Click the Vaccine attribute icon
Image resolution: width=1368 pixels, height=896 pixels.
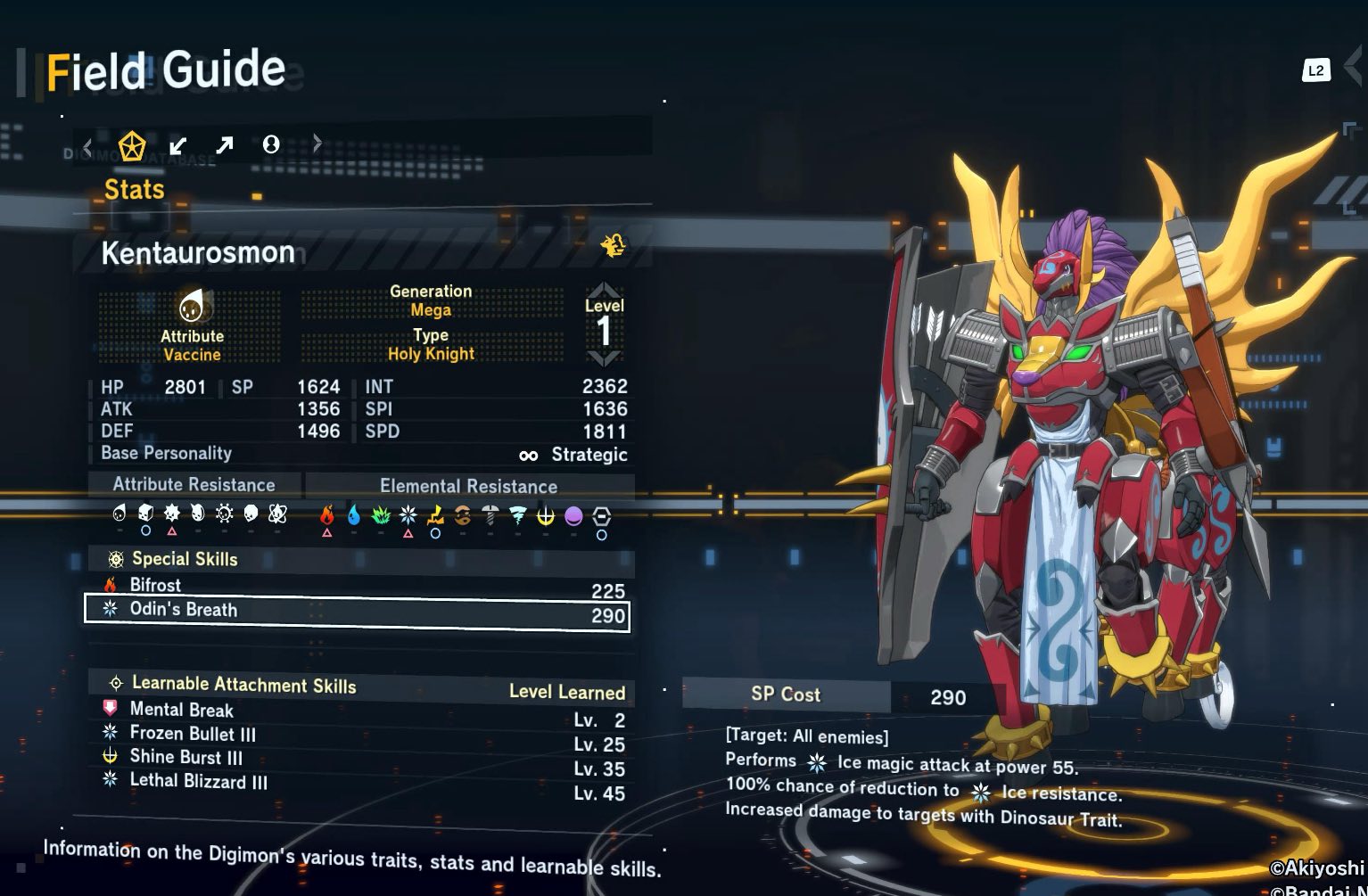192,308
